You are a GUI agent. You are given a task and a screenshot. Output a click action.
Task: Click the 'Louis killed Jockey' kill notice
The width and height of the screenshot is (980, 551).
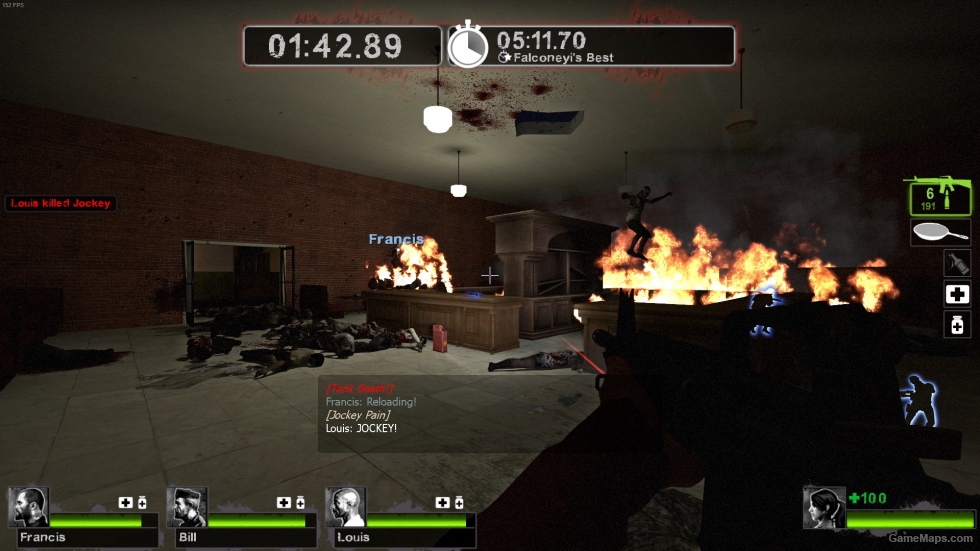61,203
